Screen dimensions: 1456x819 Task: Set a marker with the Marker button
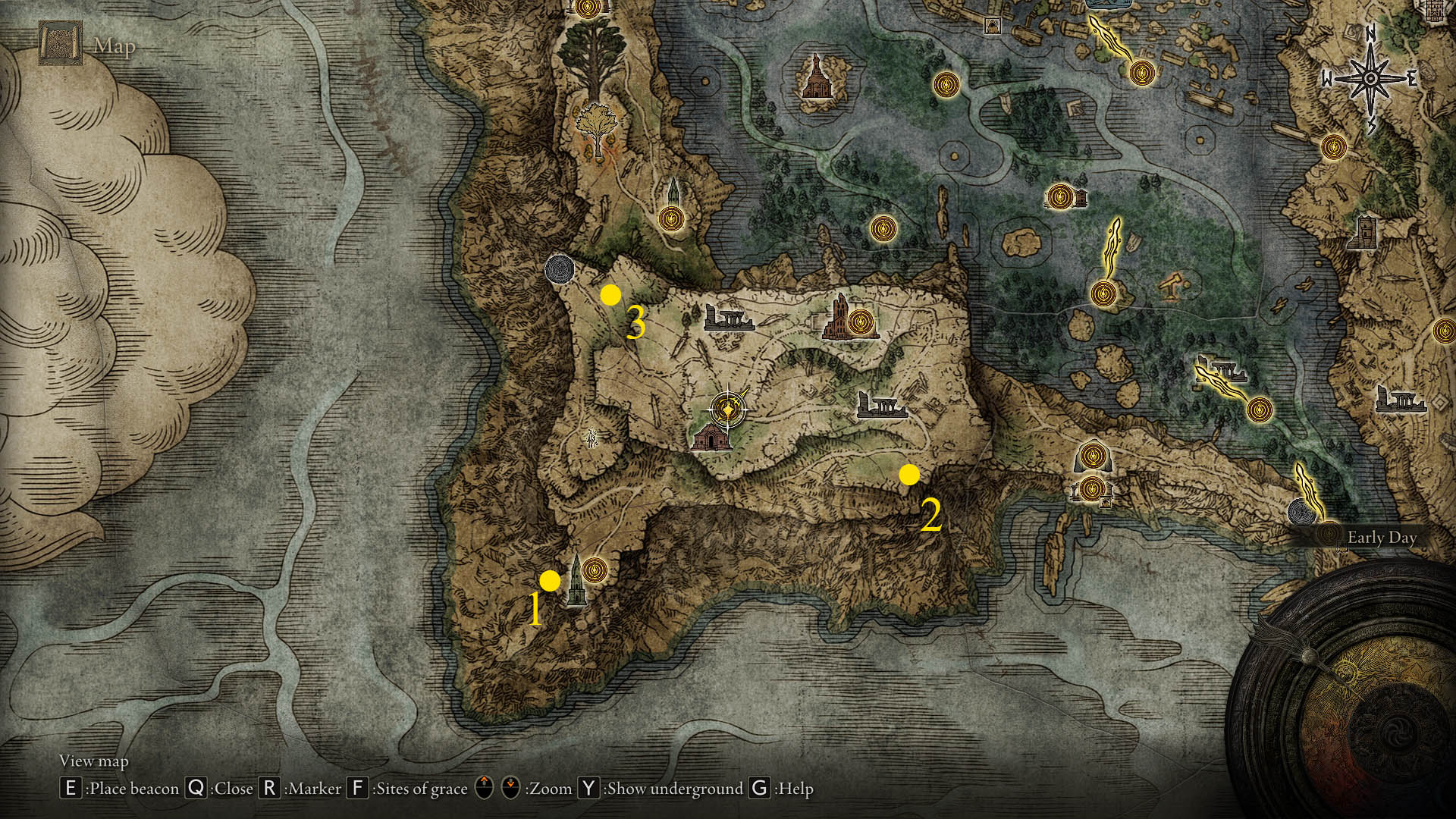click(x=271, y=789)
